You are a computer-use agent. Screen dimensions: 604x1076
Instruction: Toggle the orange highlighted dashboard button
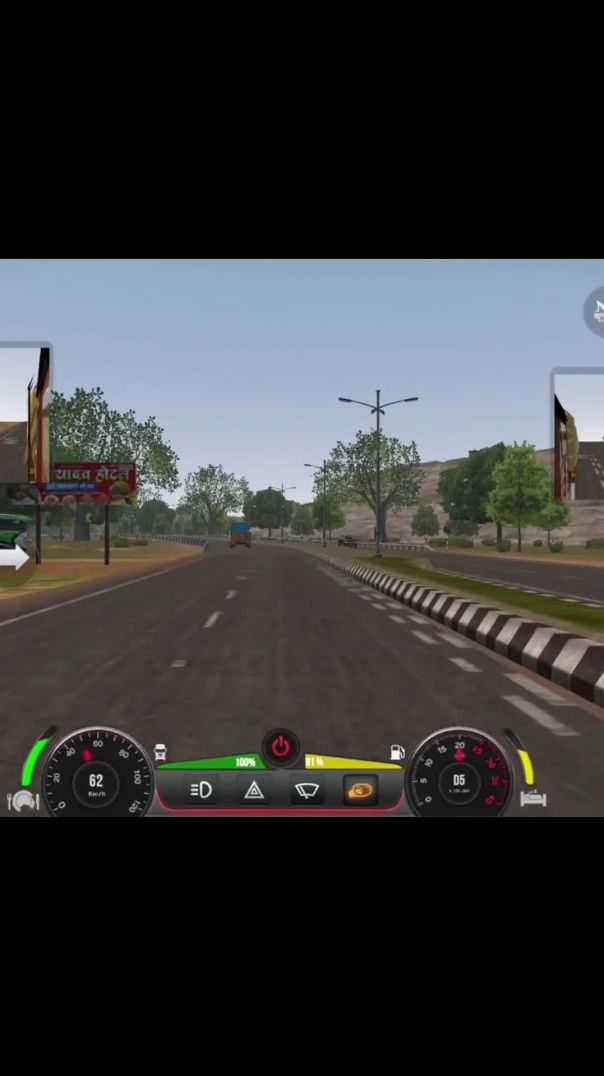pyautogui.click(x=360, y=791)
